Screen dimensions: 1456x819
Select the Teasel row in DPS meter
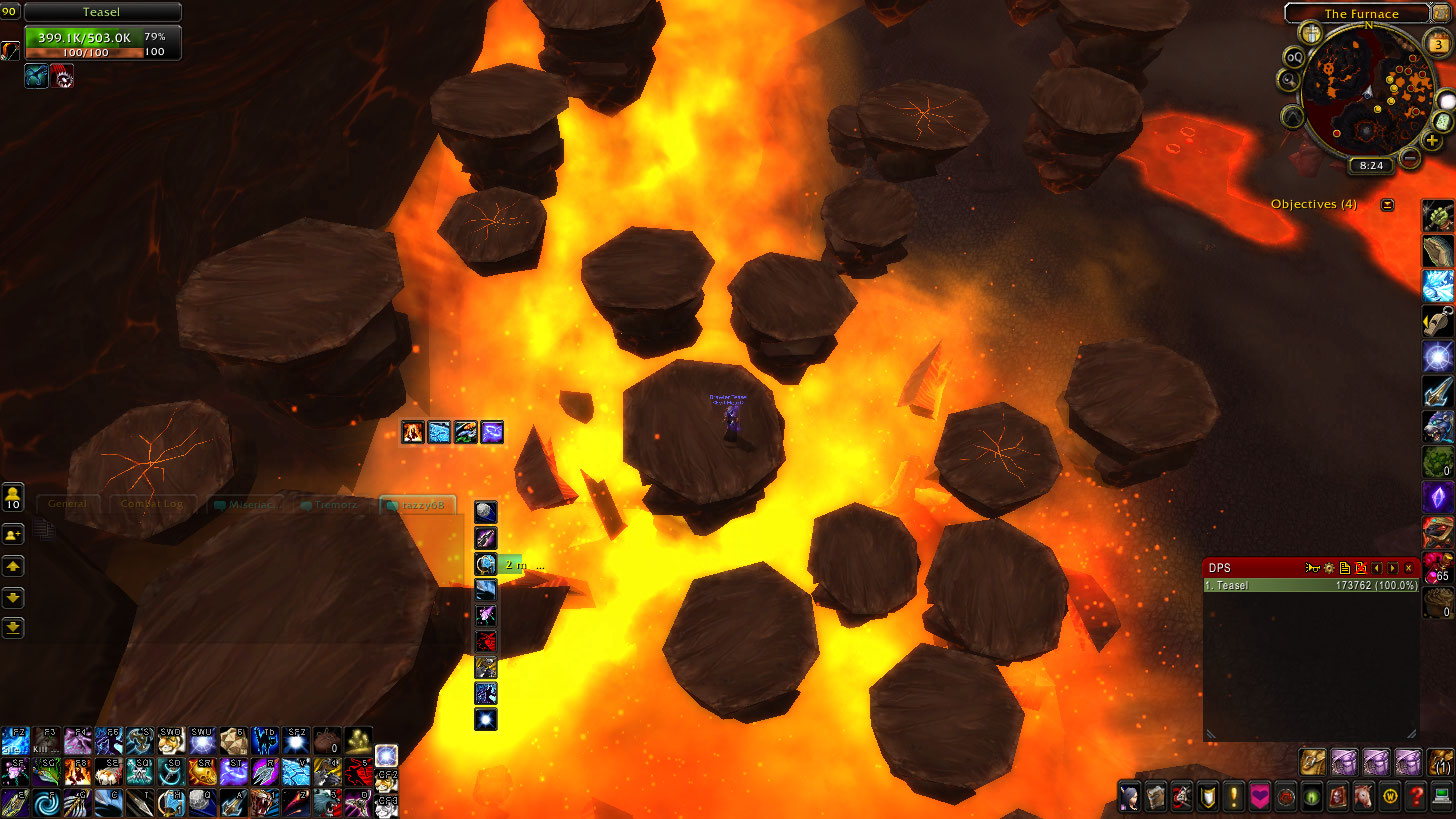pos(1311,585)
